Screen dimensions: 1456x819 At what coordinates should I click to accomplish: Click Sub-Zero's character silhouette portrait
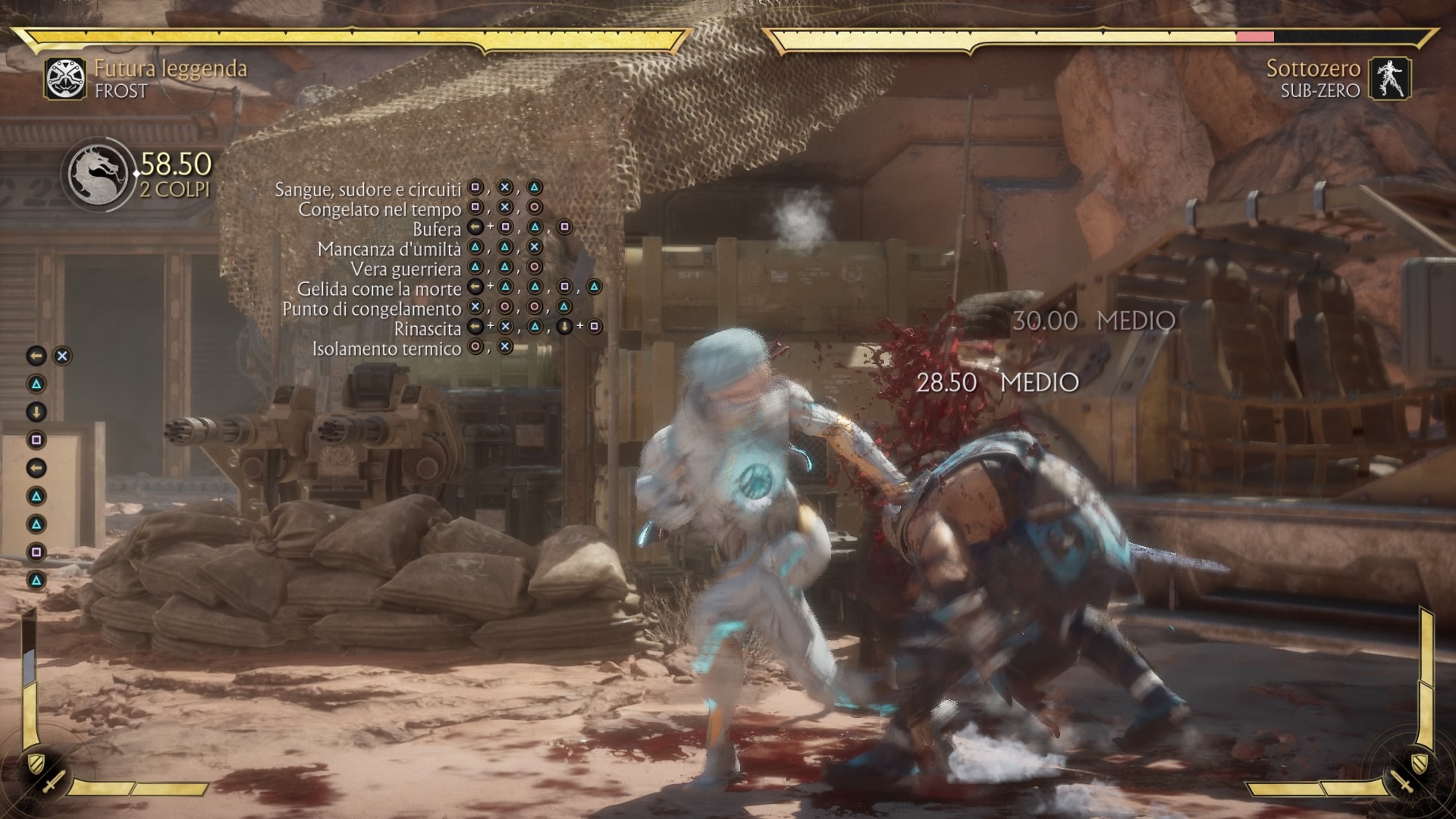pos(1389,79)
